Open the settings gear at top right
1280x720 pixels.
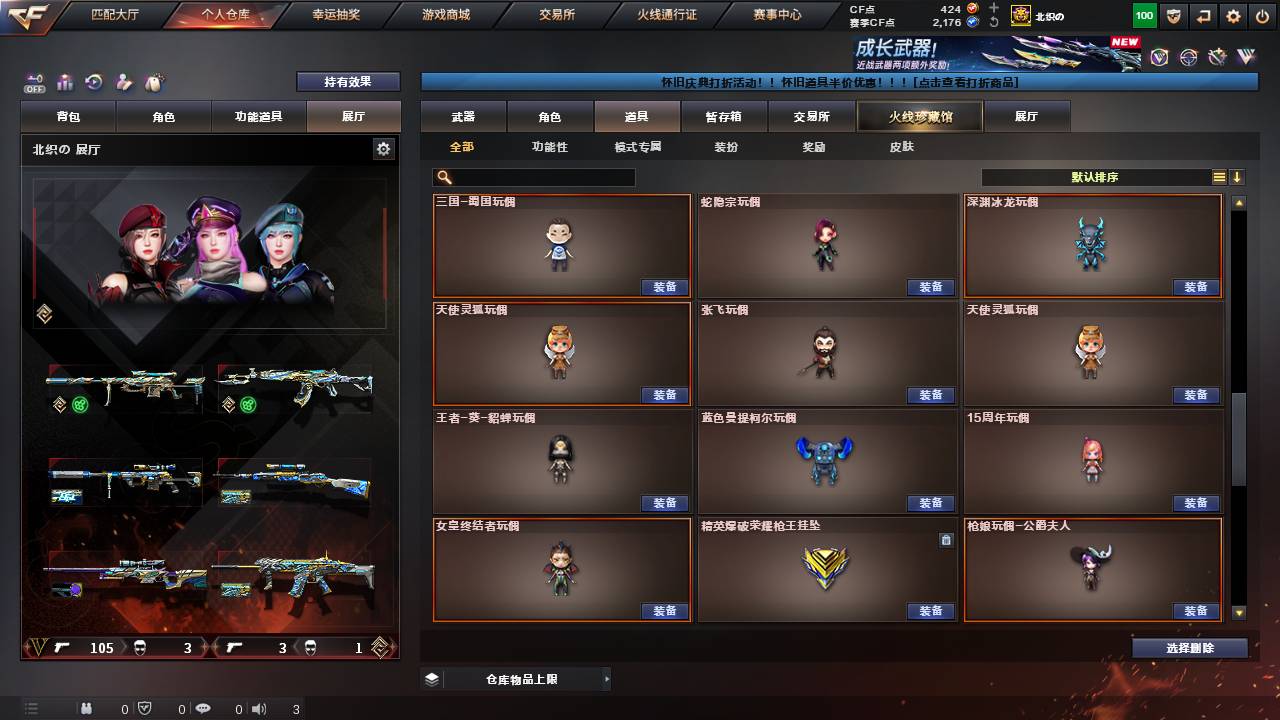pos(1233,15)
